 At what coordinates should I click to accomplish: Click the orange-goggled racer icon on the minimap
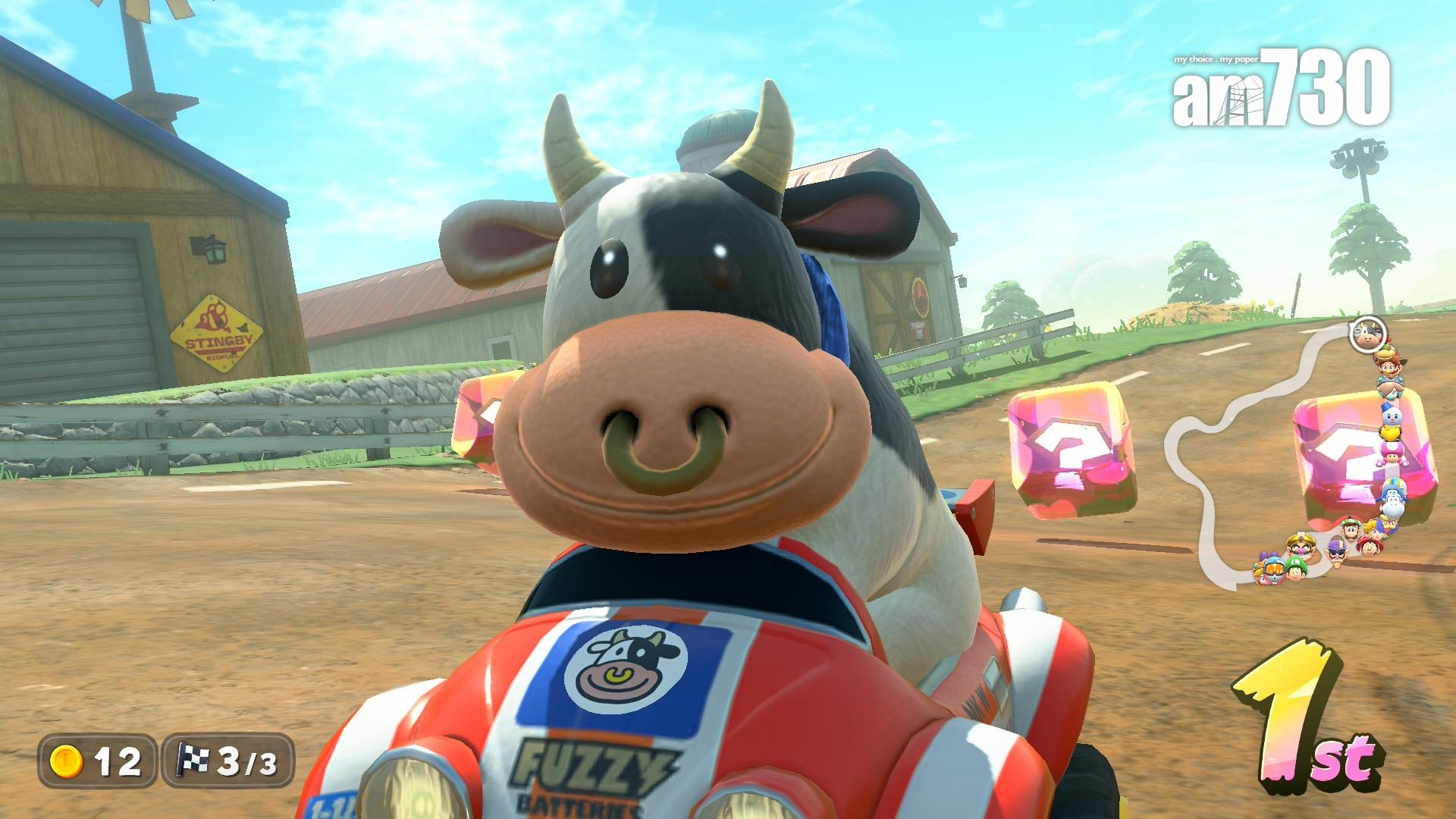[1272, 568]
